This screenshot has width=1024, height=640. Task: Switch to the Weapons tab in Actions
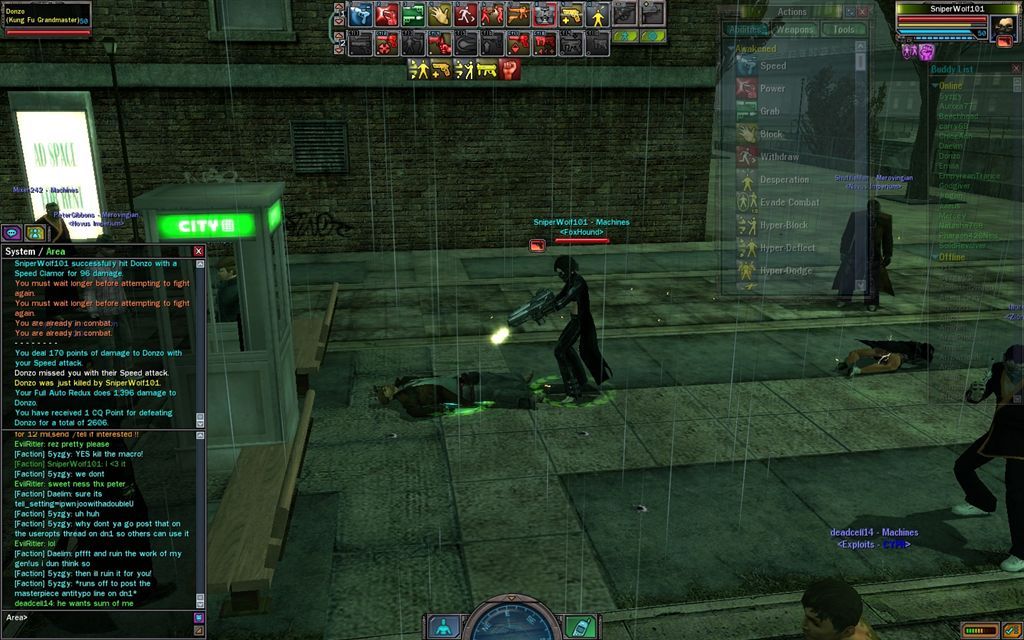coord(795,30)
